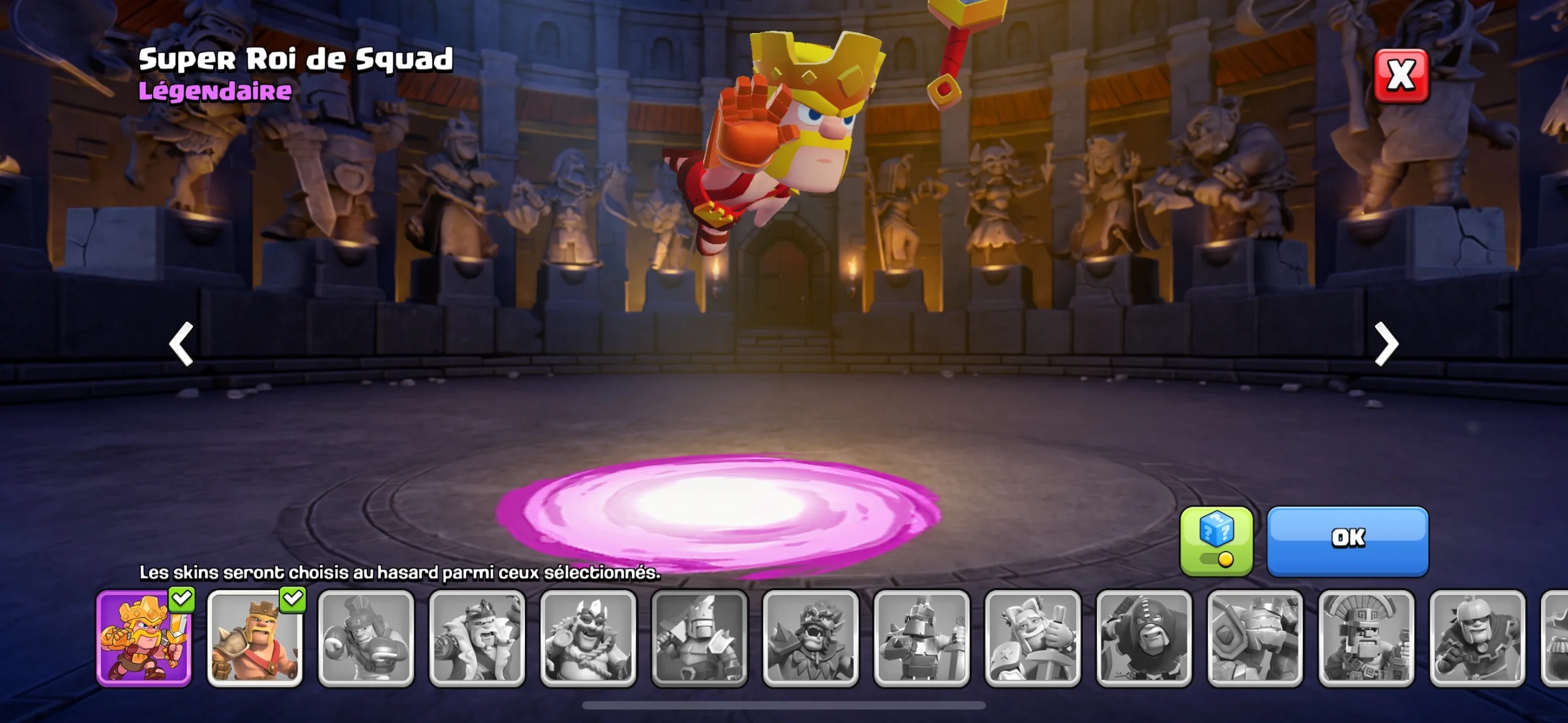Image resolution: width=1568 pixels, height=723 pixels.
Task: Pick the fur-coat king skin
Action: click(x=477, y=638)
